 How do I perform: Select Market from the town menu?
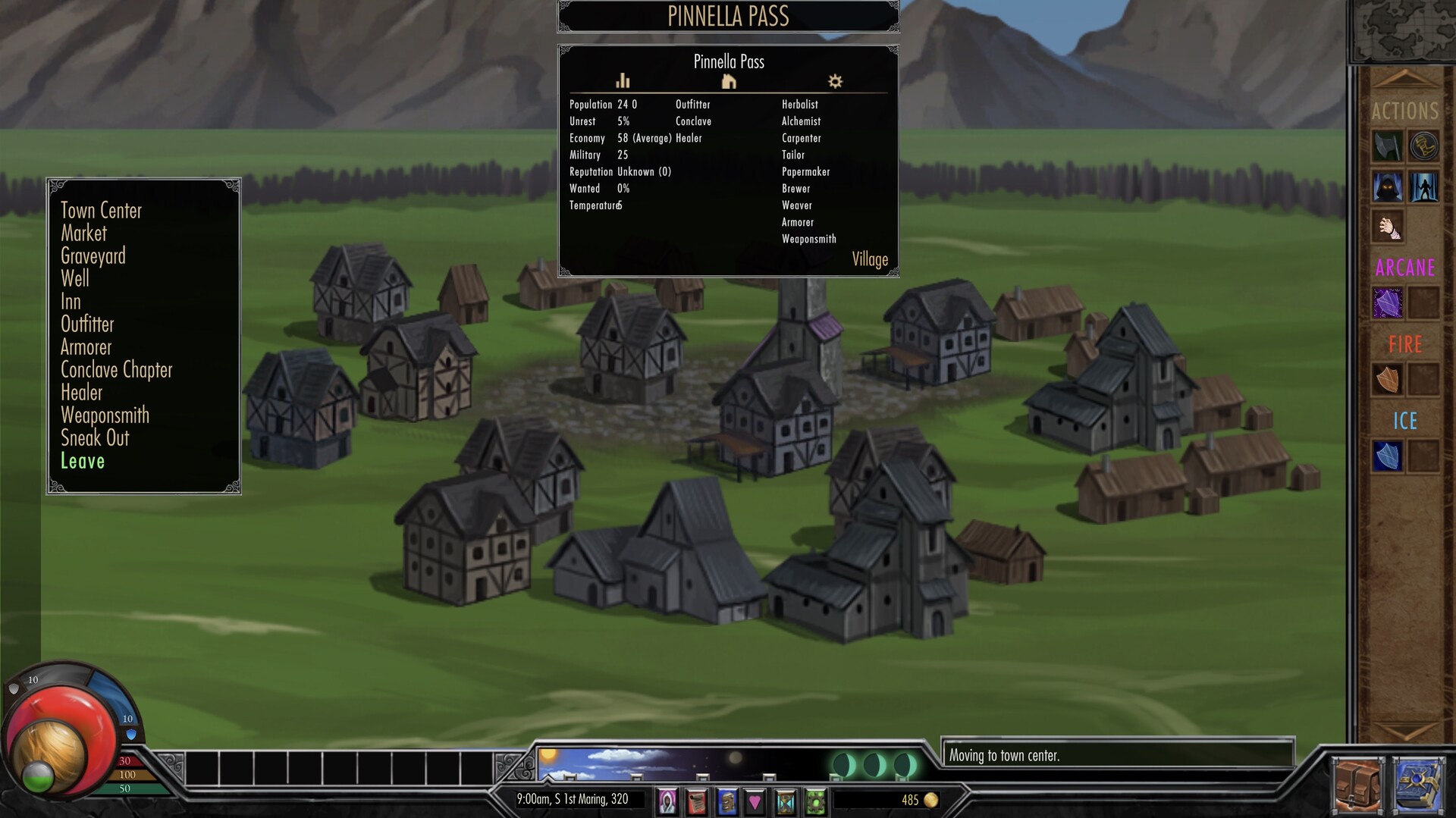[x=83, y=233]
